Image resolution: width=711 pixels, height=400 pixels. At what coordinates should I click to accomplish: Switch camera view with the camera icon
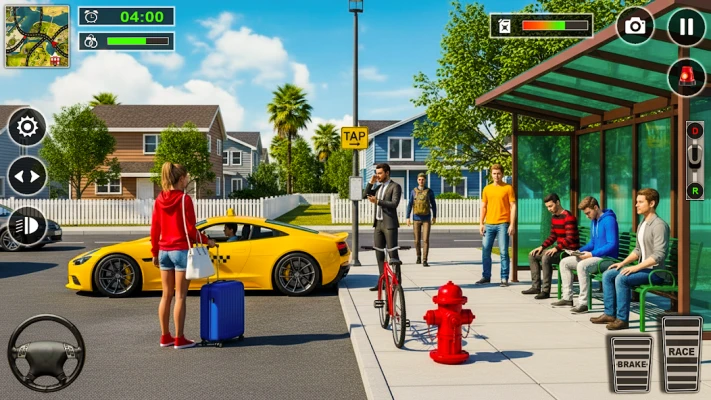[x=635, y=26]
